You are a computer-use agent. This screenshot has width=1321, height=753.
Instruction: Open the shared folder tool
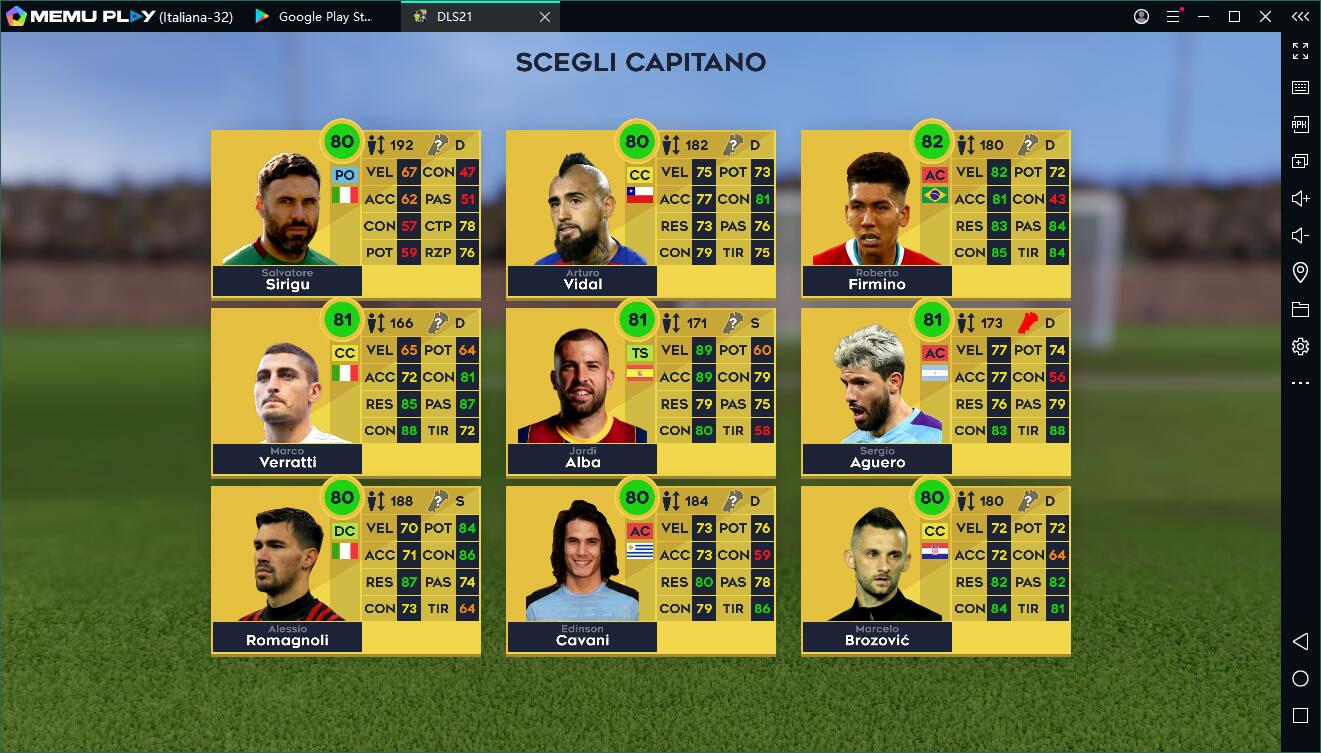1299,310
